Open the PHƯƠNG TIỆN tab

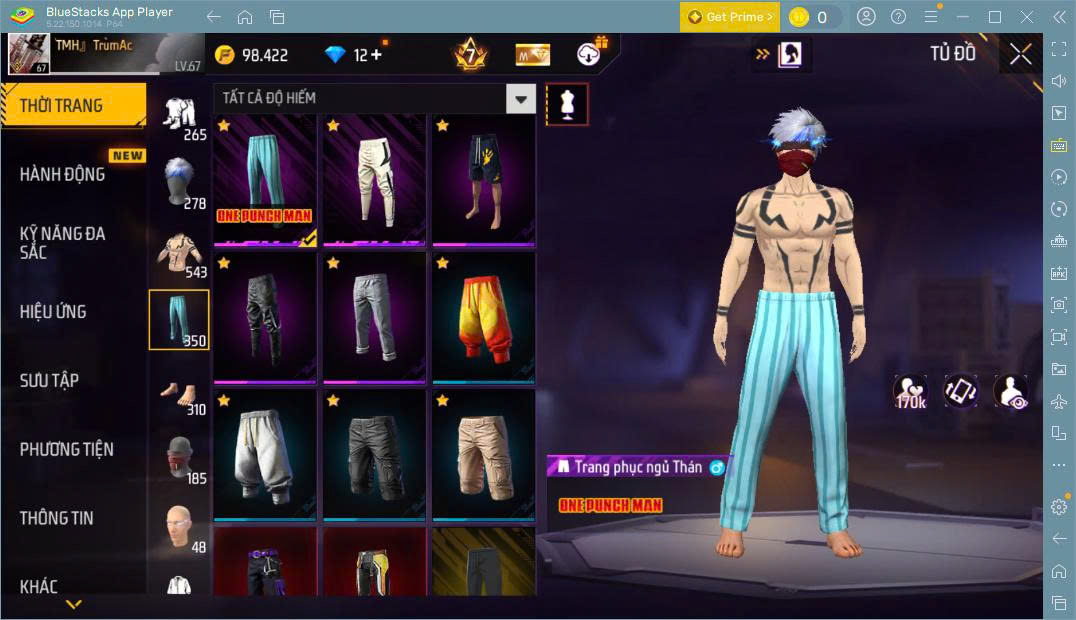(x=66, y=449)
